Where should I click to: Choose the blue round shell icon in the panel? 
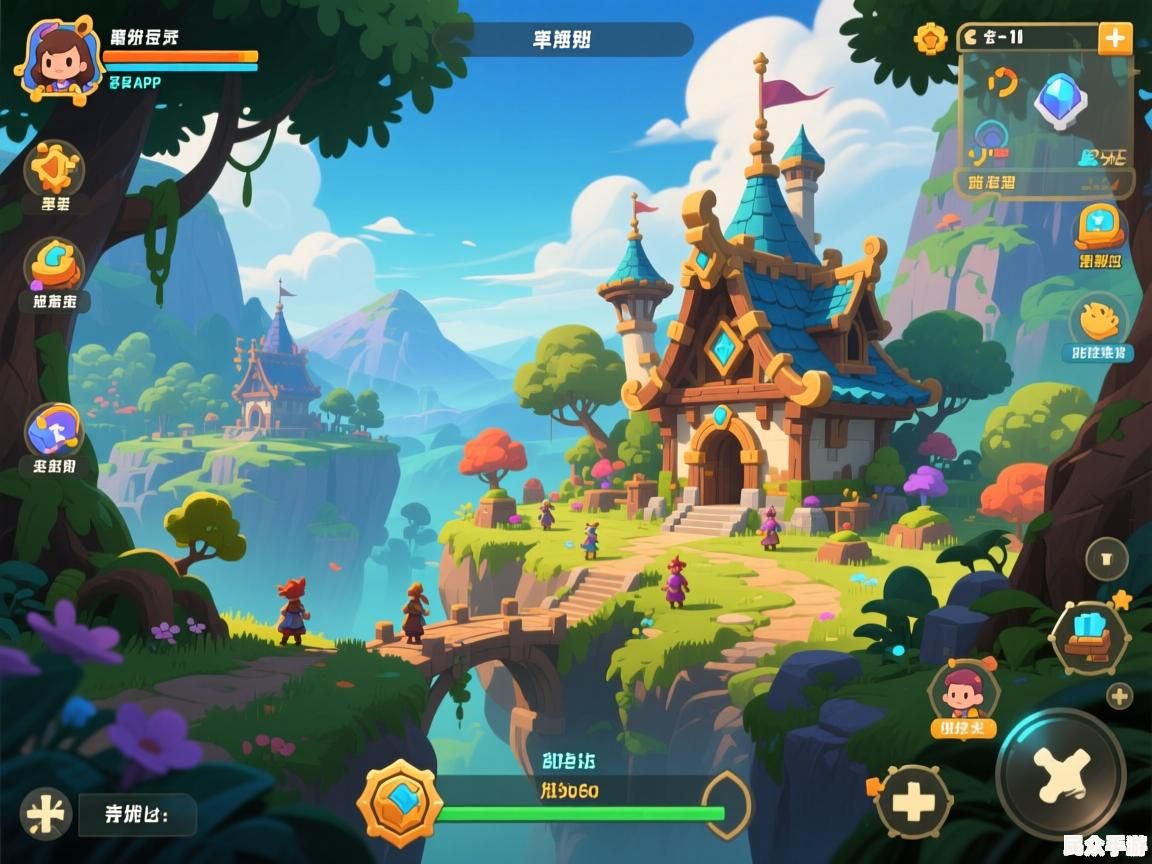click(x=992, y=136)
